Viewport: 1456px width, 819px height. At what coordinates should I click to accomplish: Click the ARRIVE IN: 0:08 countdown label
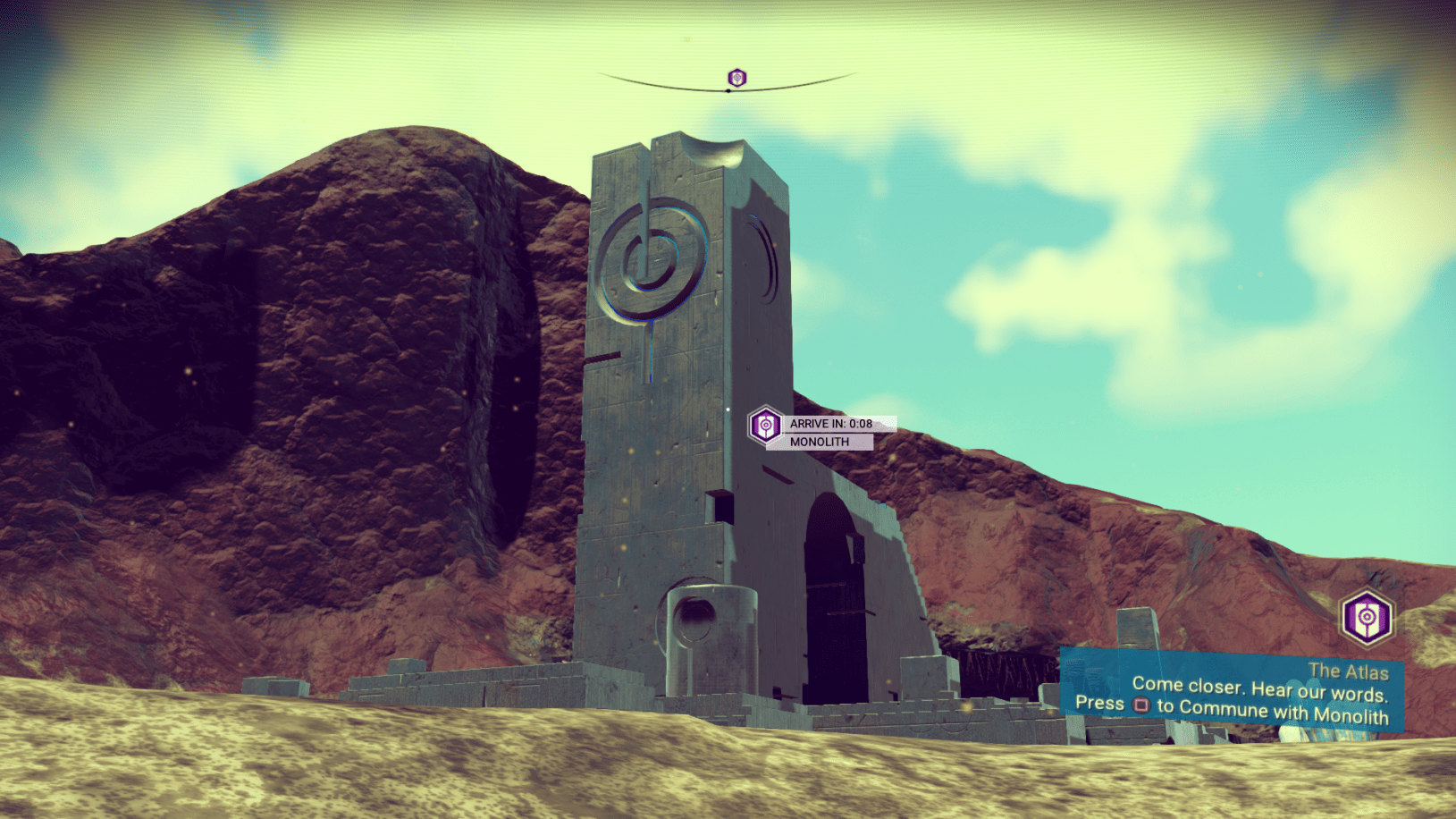(829, 425)
